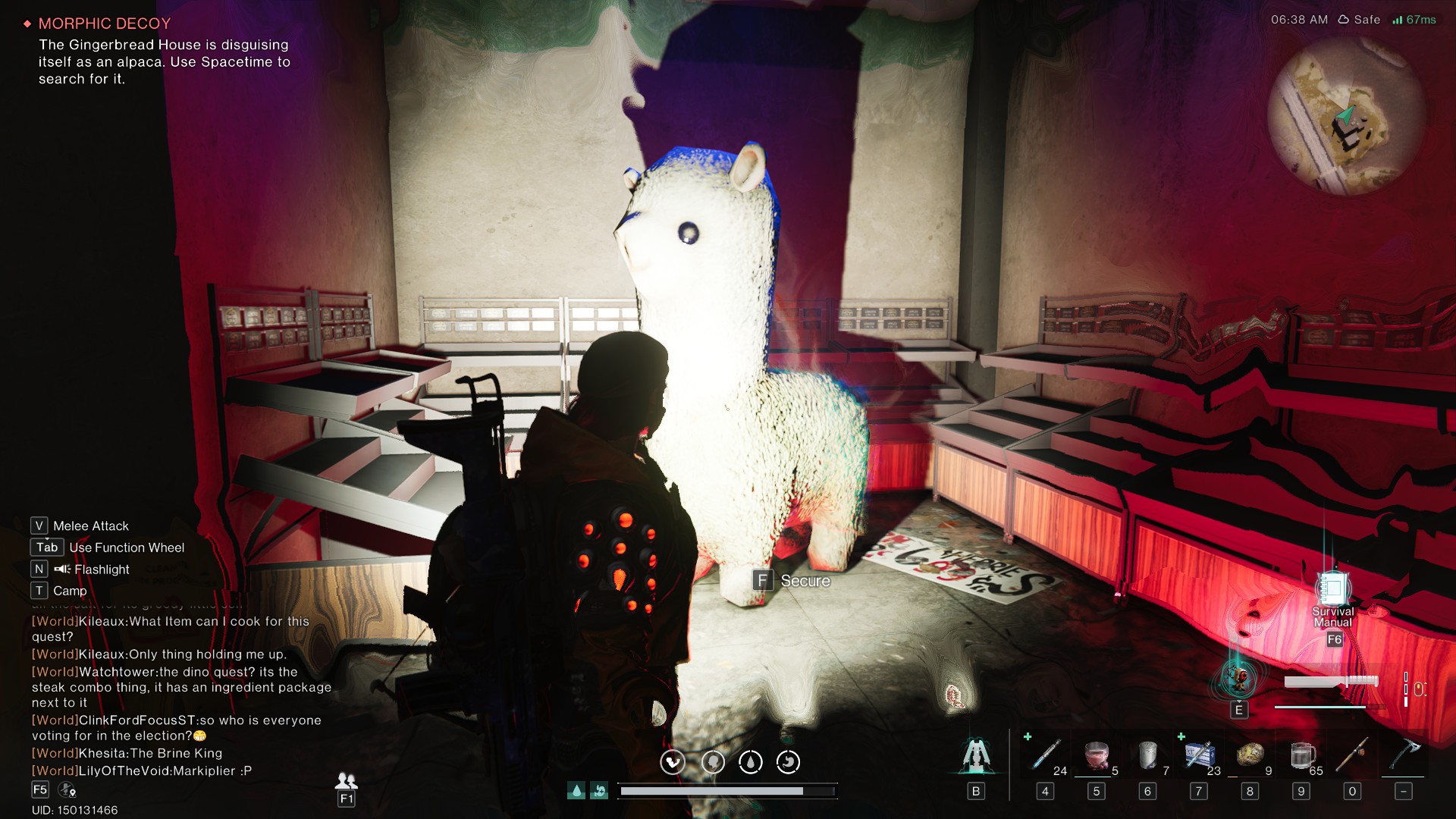
Task: Select the canned food in slot 6
Action: pyautogui.click(x=1148, y=755)
